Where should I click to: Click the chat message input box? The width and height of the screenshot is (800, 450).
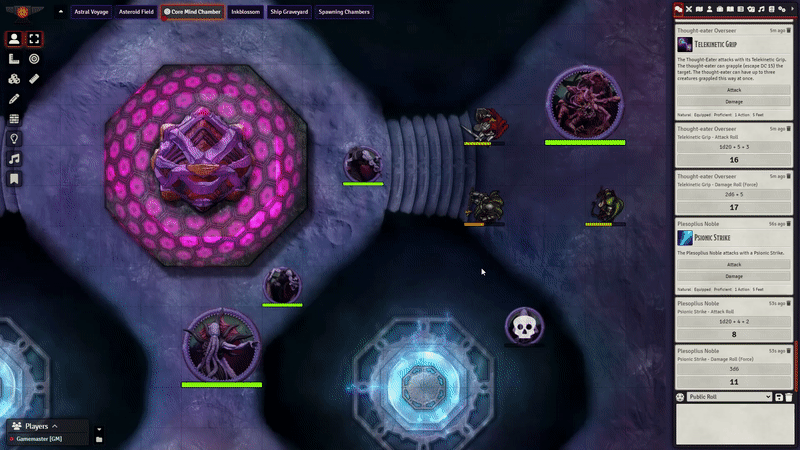tap(734, 424)
